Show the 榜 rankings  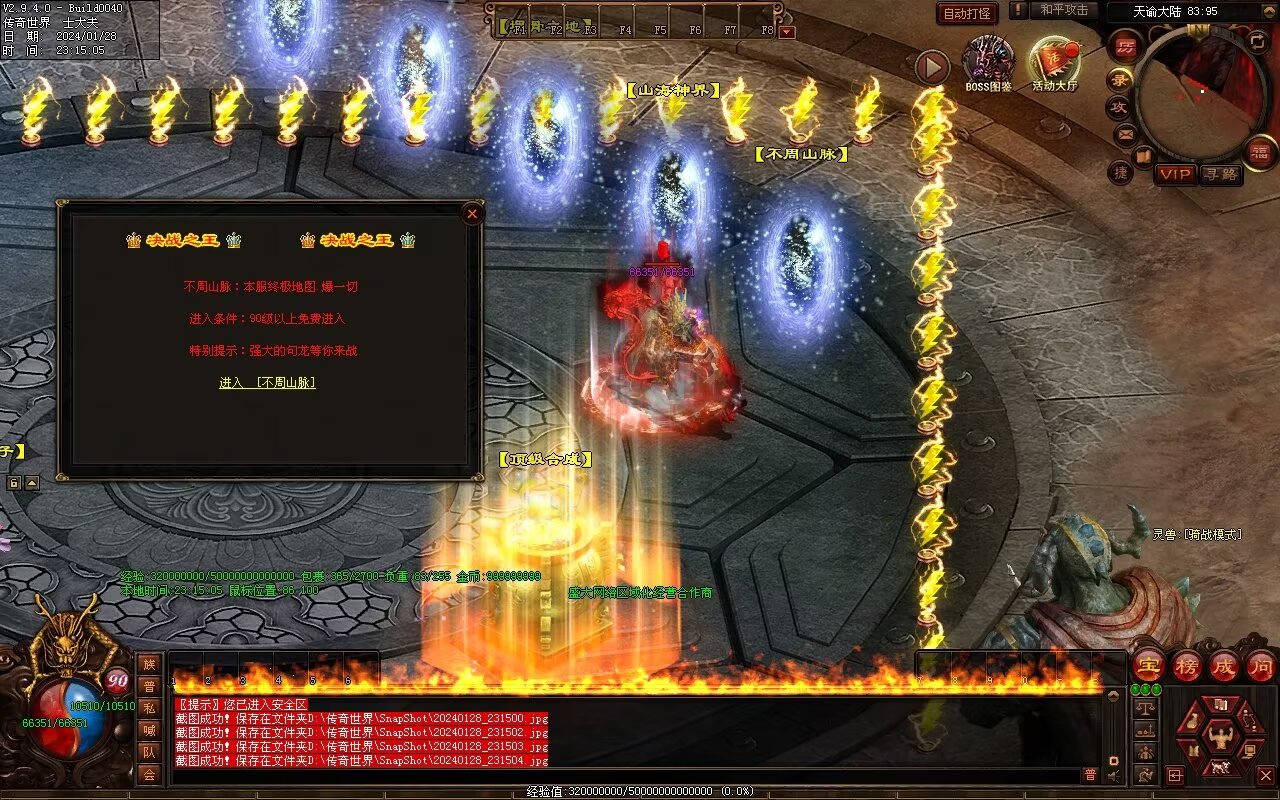point(1187,665)
